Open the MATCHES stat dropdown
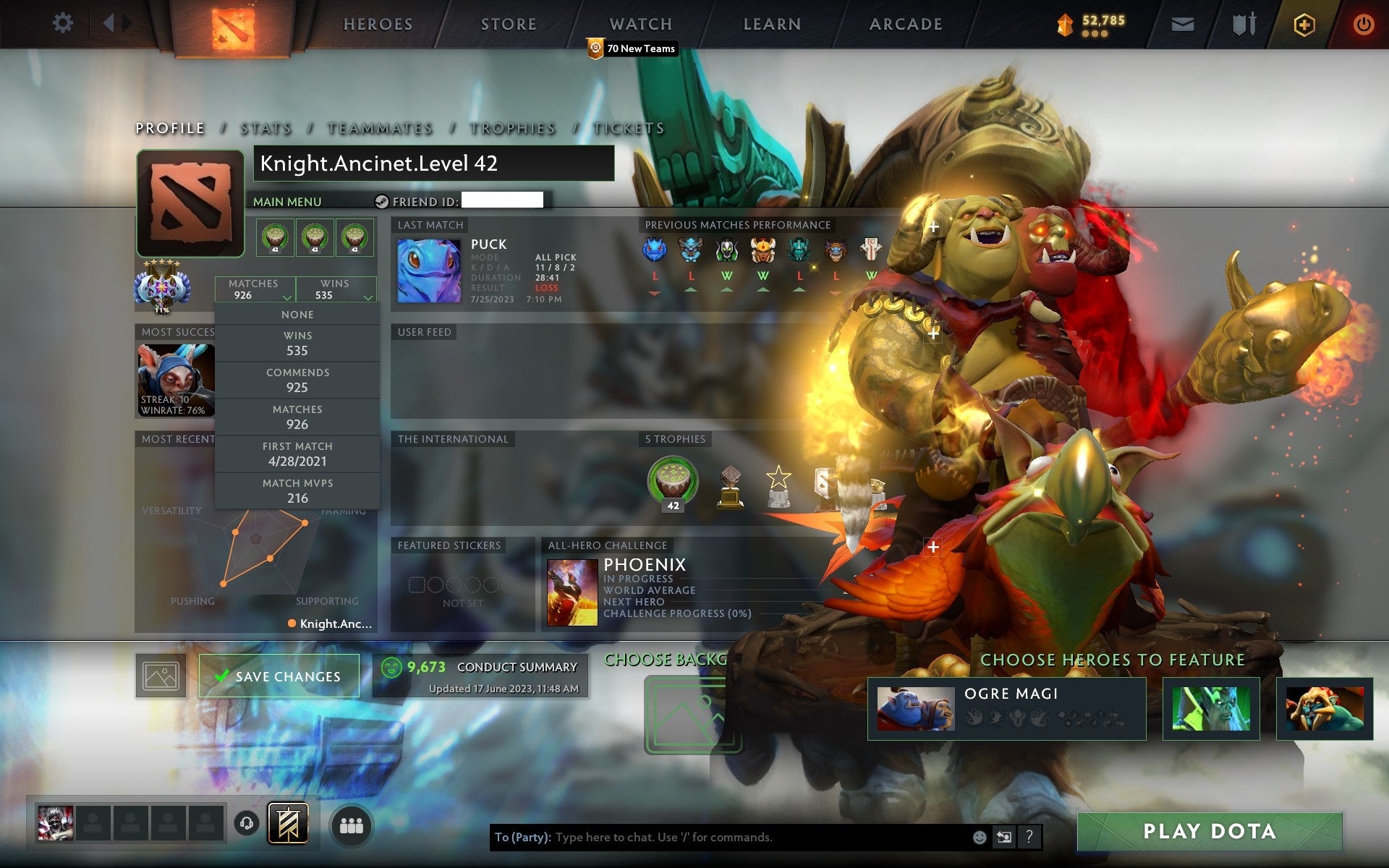This screenshot has width=1389, height=868. coord(253,289)
